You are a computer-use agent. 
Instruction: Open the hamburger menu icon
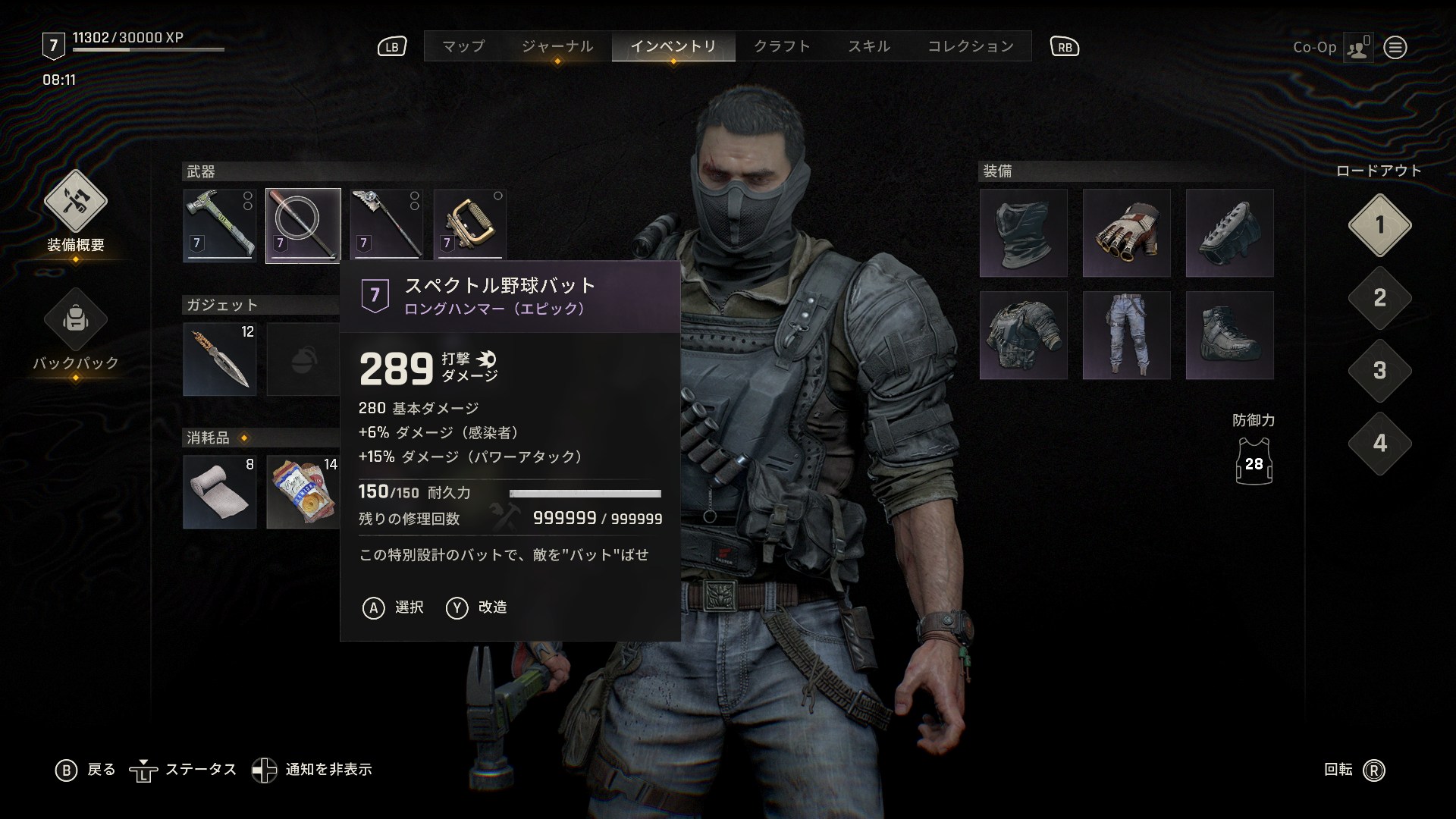[x=1395, y=48]
